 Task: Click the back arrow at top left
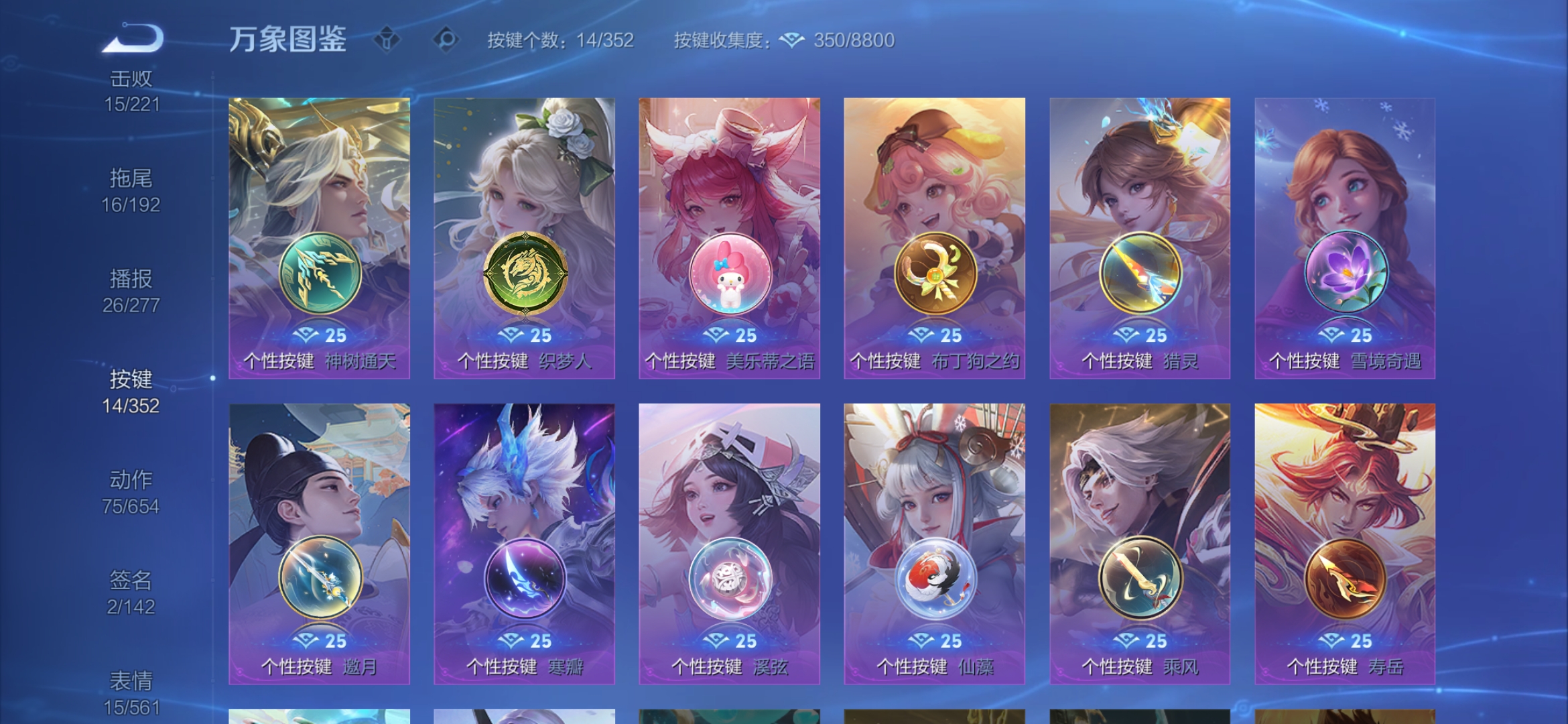click(x=133, y=37)
